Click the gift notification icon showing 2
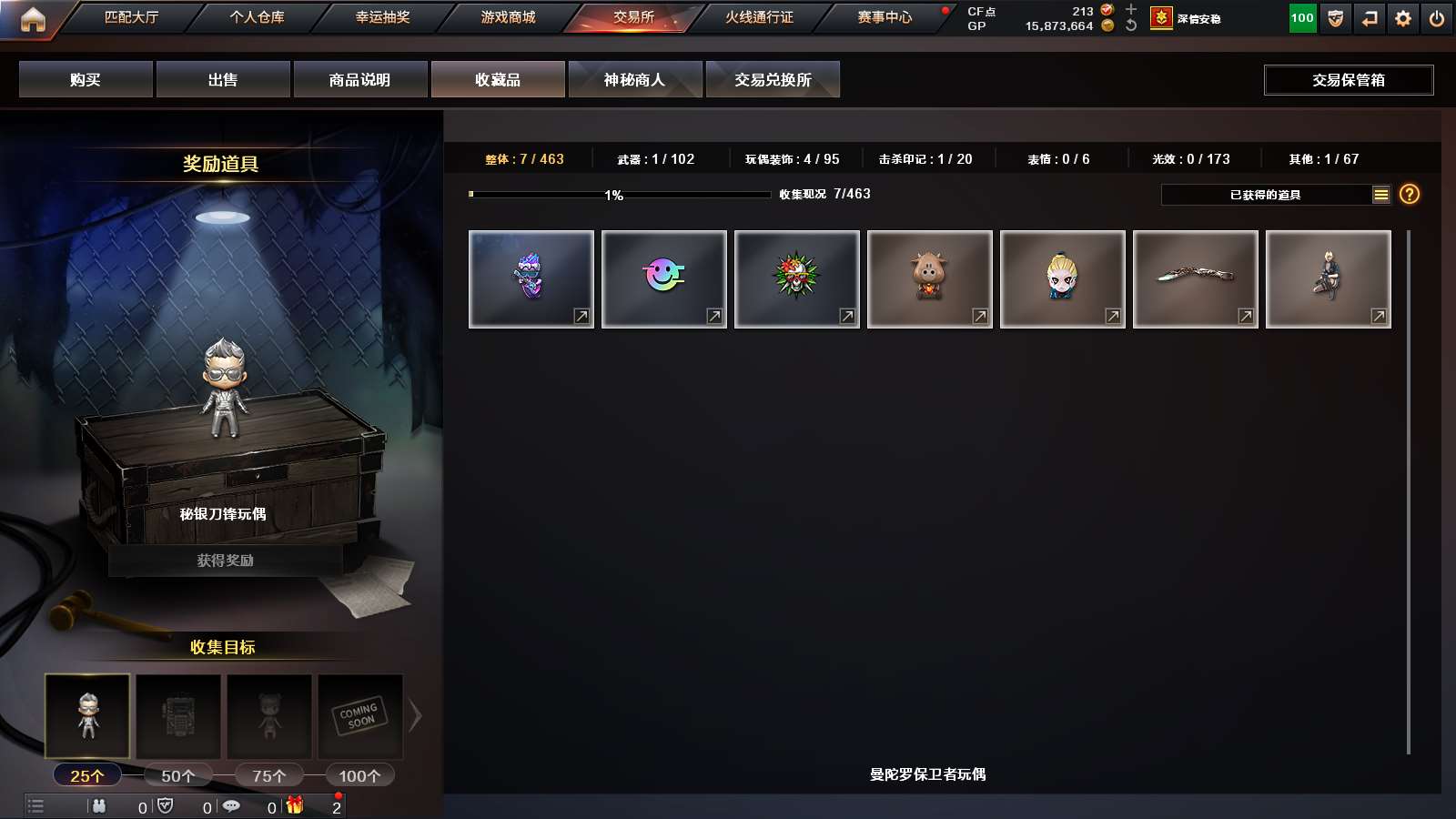The image size is (1456, 819). coord(293,805)
